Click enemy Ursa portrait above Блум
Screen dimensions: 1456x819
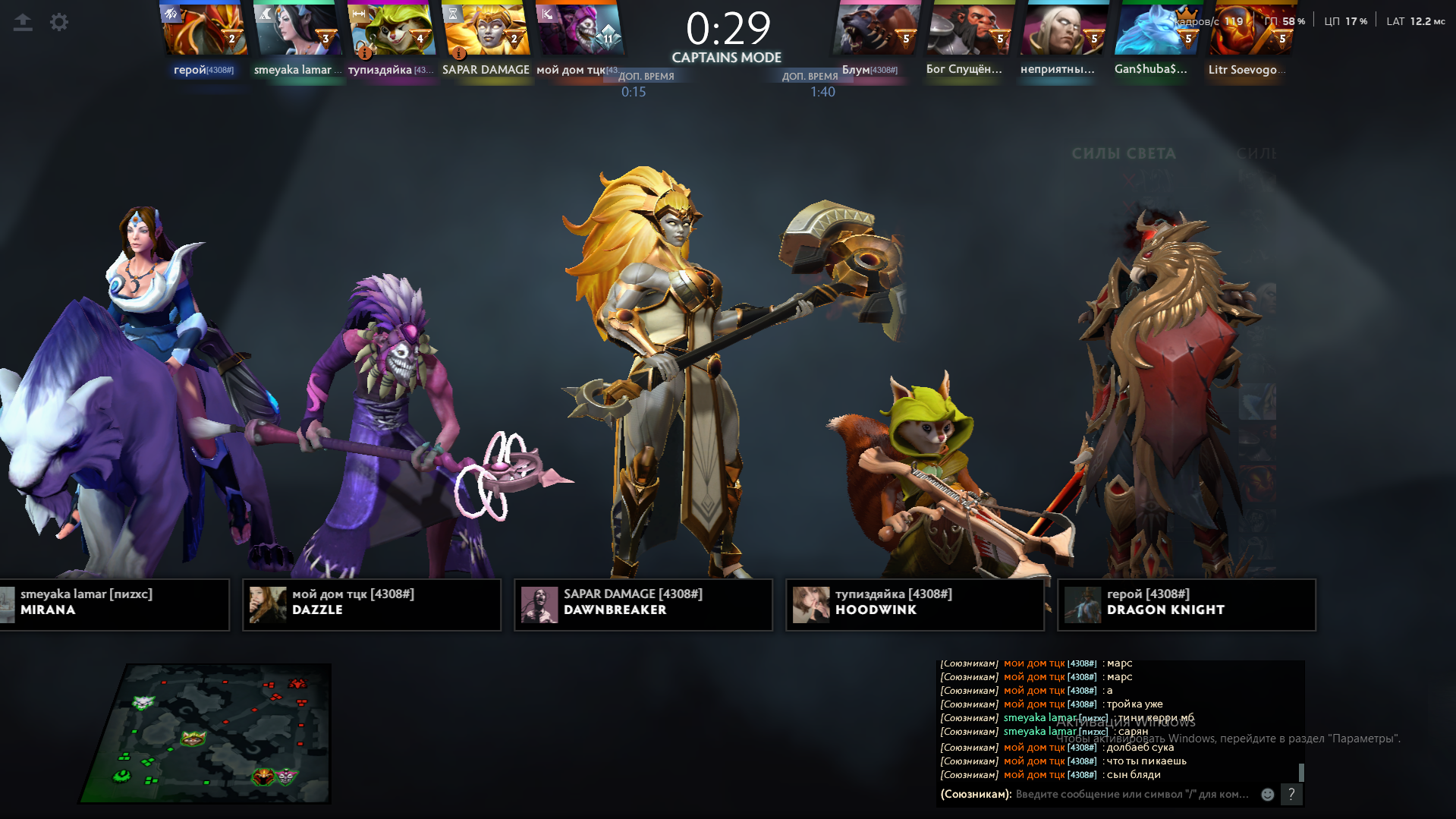pos(876,30)
